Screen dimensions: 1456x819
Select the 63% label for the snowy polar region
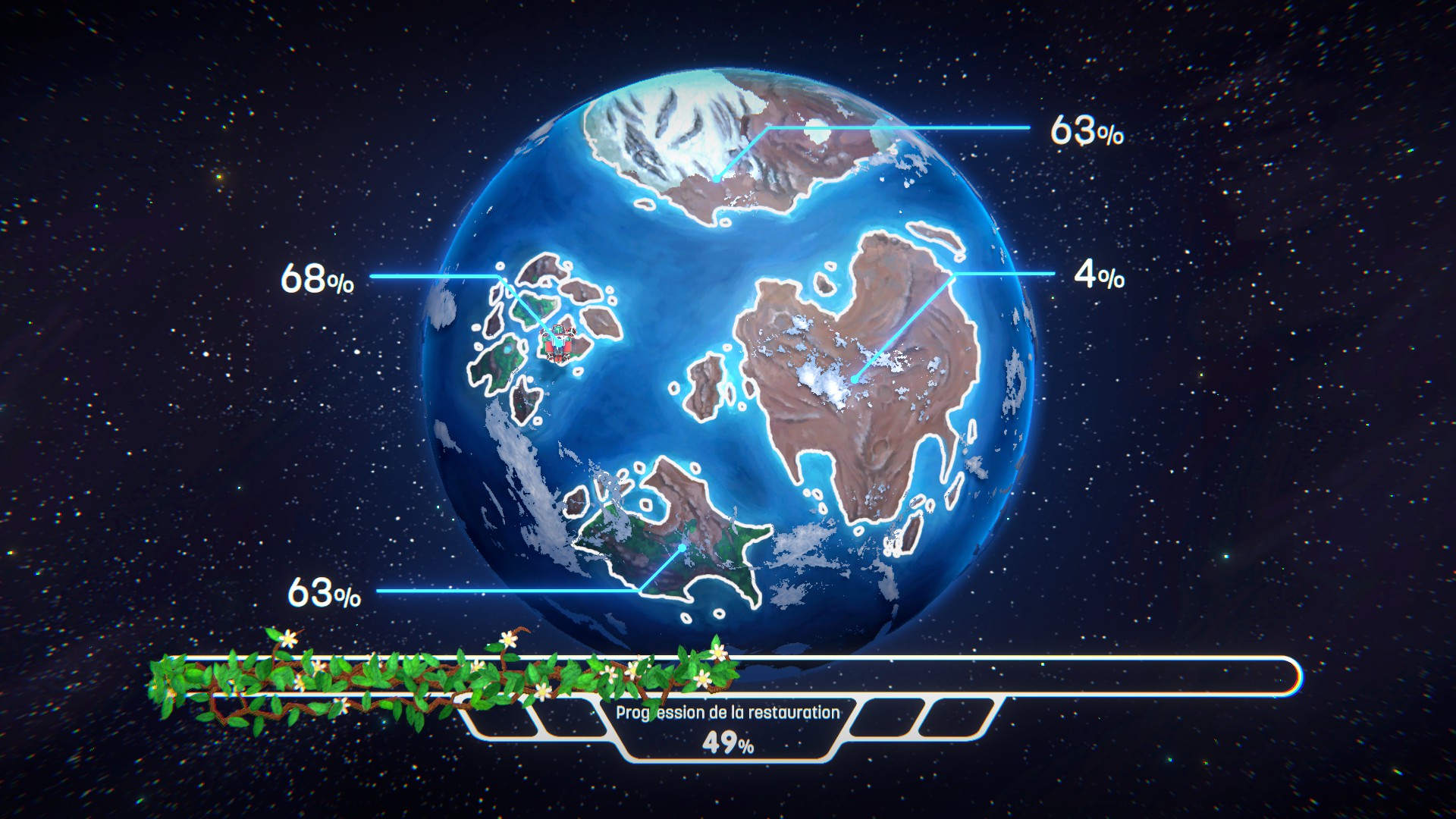point(1086,131)
